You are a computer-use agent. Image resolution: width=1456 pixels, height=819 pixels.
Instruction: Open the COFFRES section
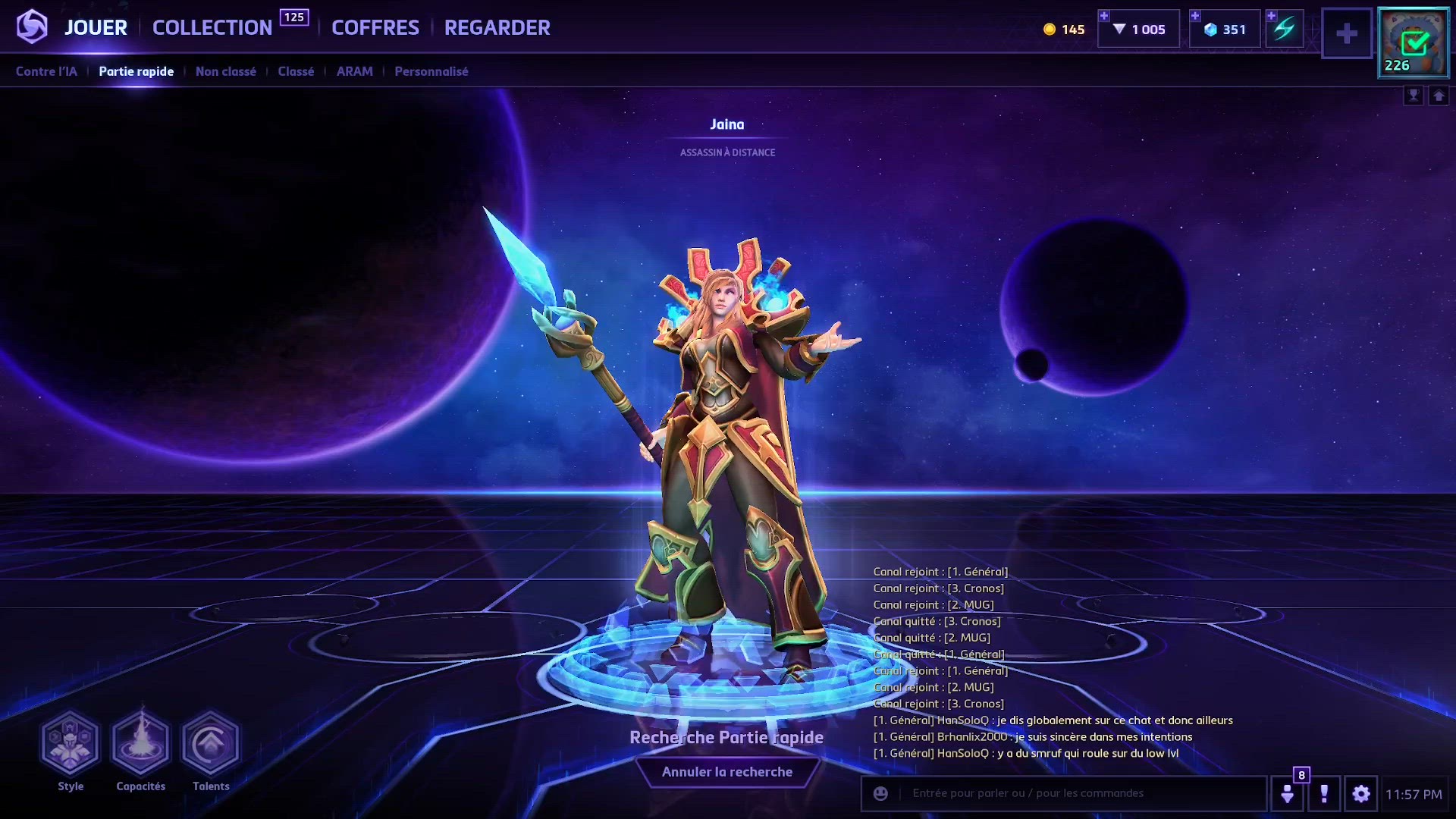[x=375, y=28]
